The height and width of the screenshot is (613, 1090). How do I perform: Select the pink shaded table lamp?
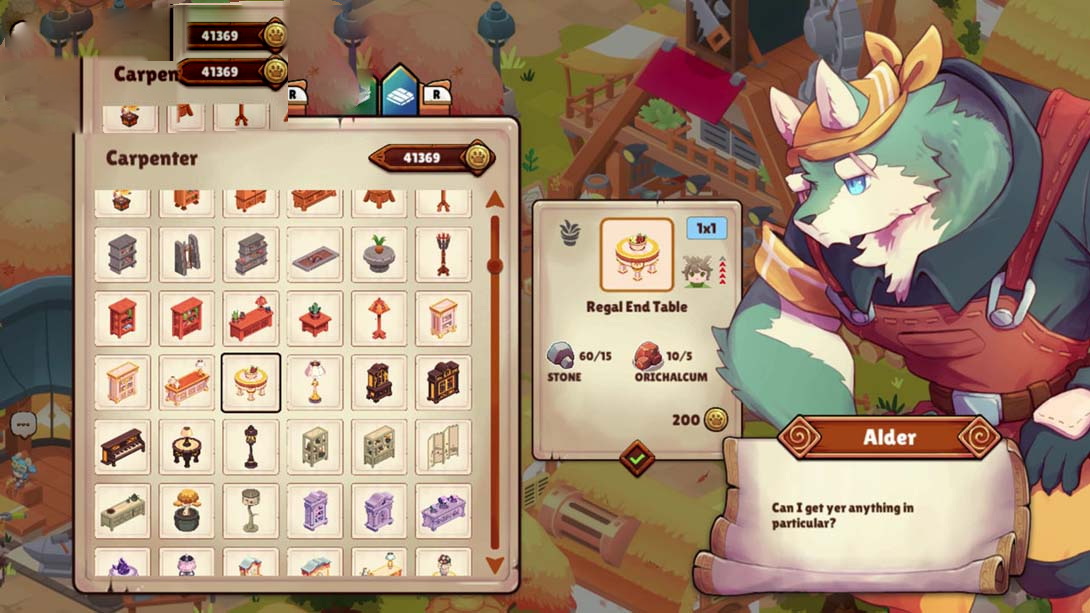pyautogui.click(x=315, y=382)
